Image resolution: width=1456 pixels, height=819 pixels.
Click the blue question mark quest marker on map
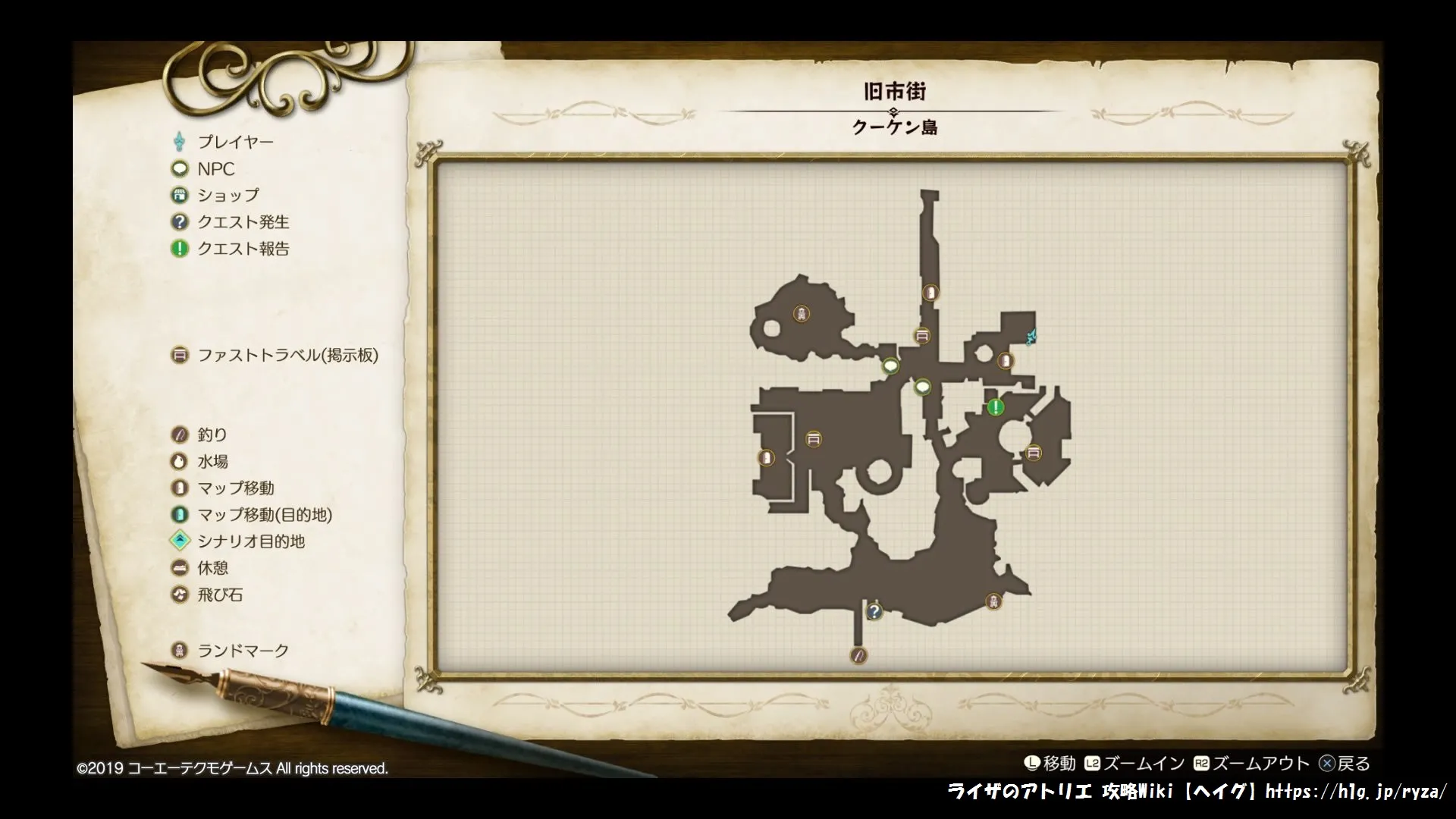click(874, 610)
